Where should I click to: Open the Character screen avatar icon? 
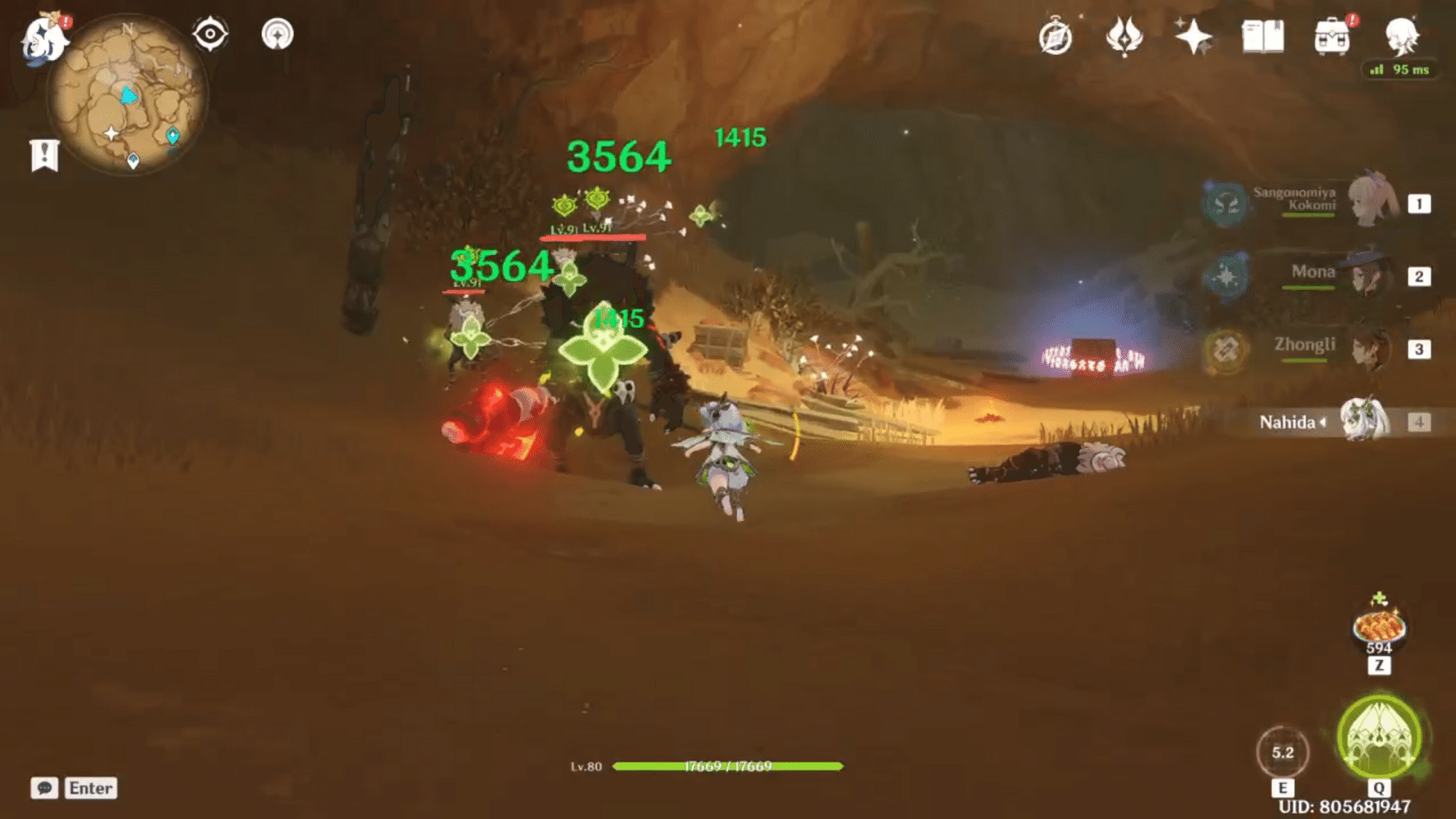[1402, 36]
